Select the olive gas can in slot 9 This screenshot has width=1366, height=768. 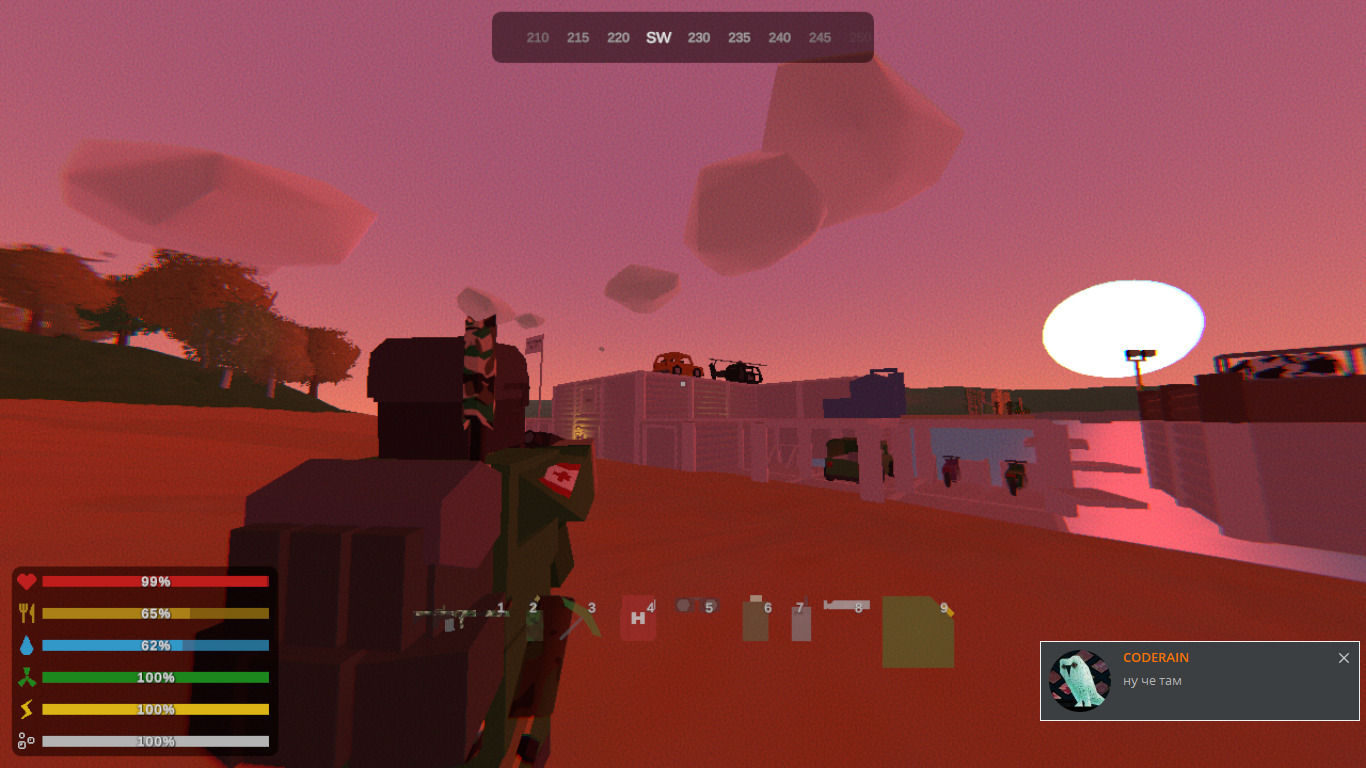(917, 631)
